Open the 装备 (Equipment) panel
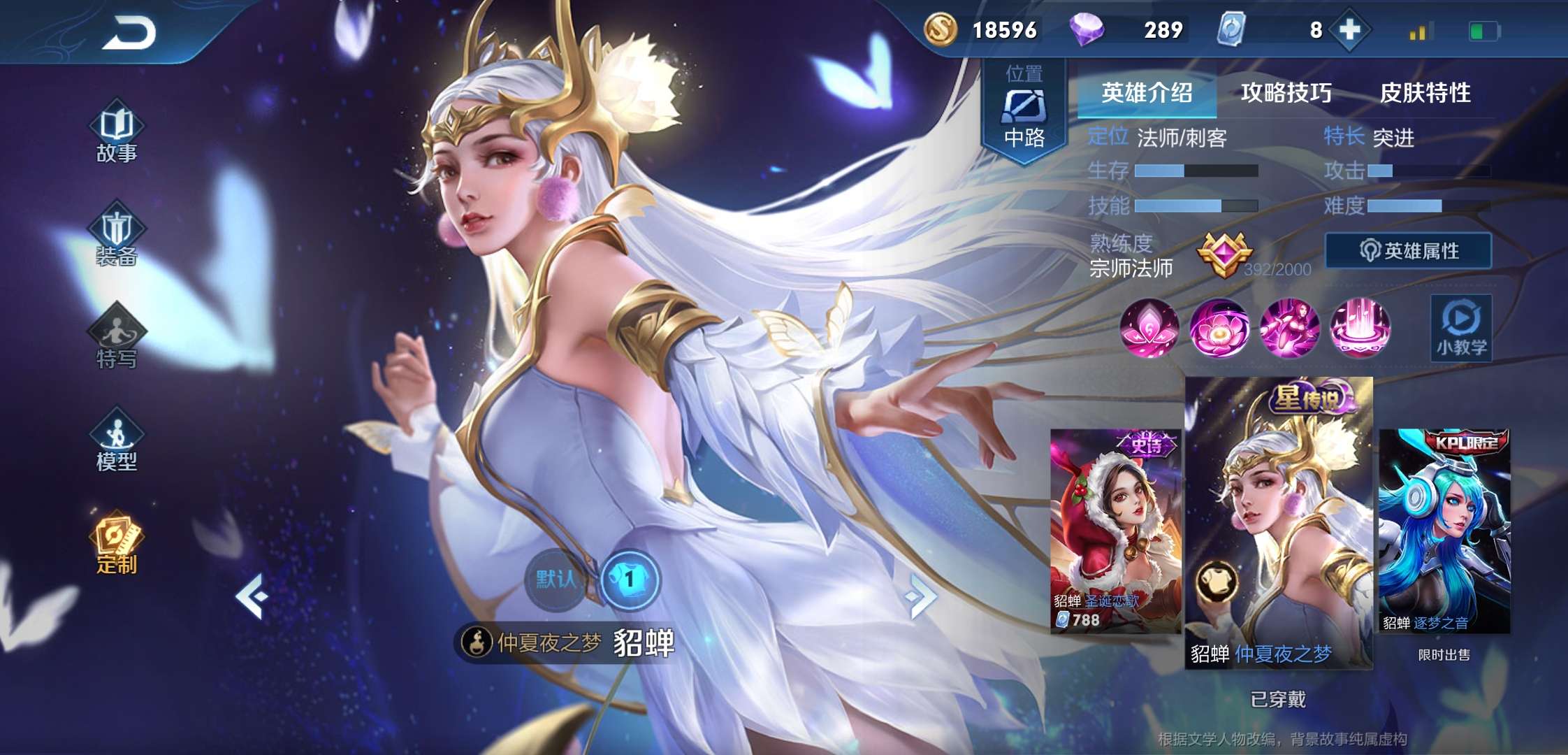Screen dimensions: 1568x755 pos(117,238)
